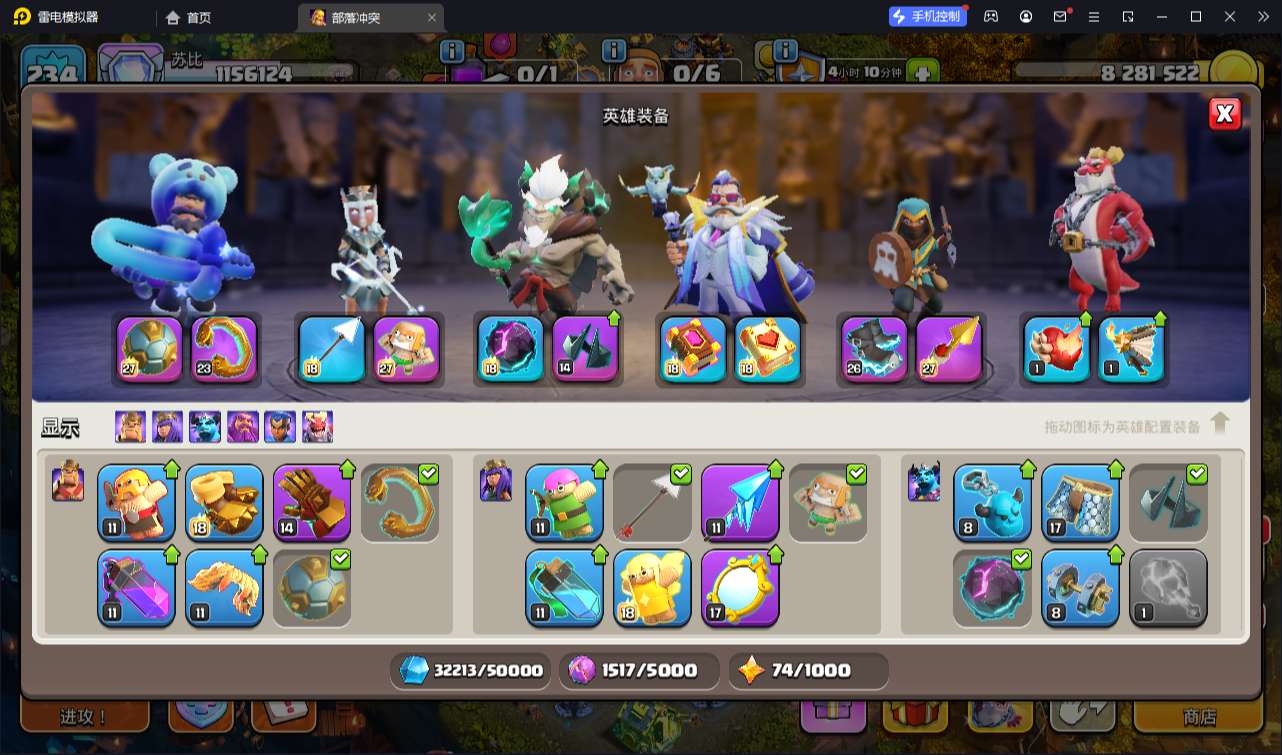This screenshot has width=1282, height=755.
Task: Select the equipped Healing Tome slot
Action: coord(768,349)
